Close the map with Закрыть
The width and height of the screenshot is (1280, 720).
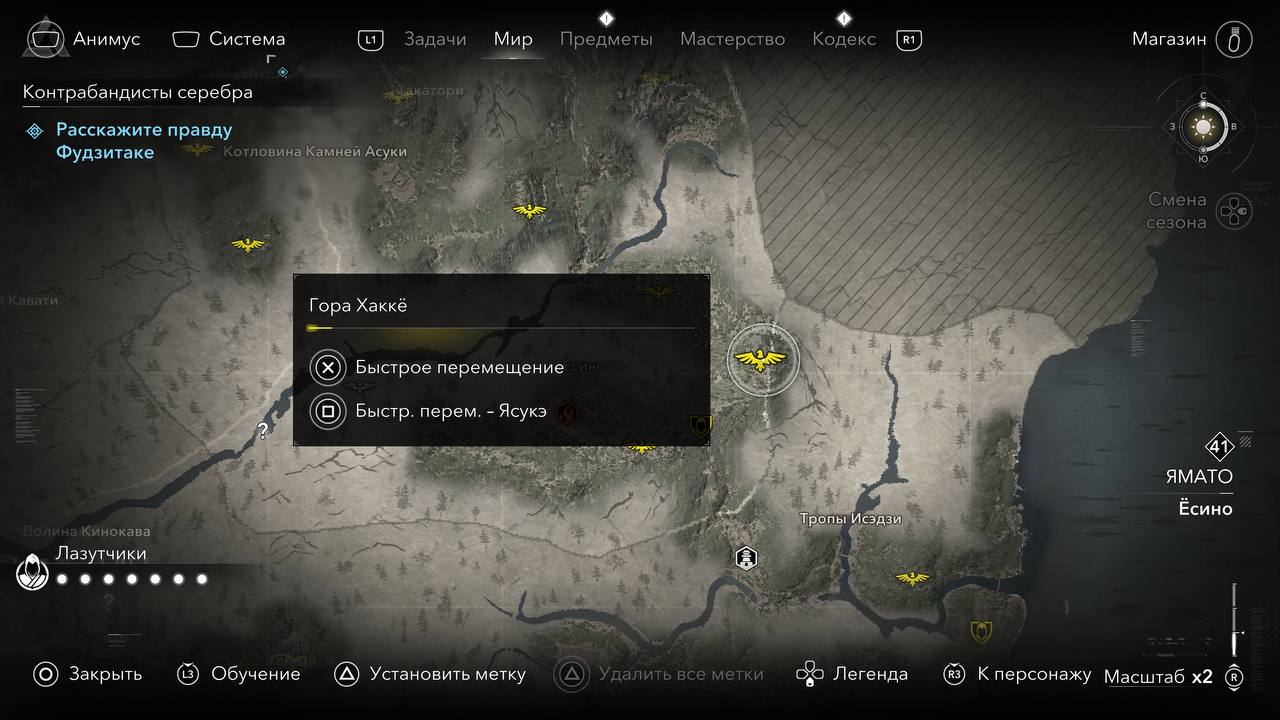pos(87,674)
